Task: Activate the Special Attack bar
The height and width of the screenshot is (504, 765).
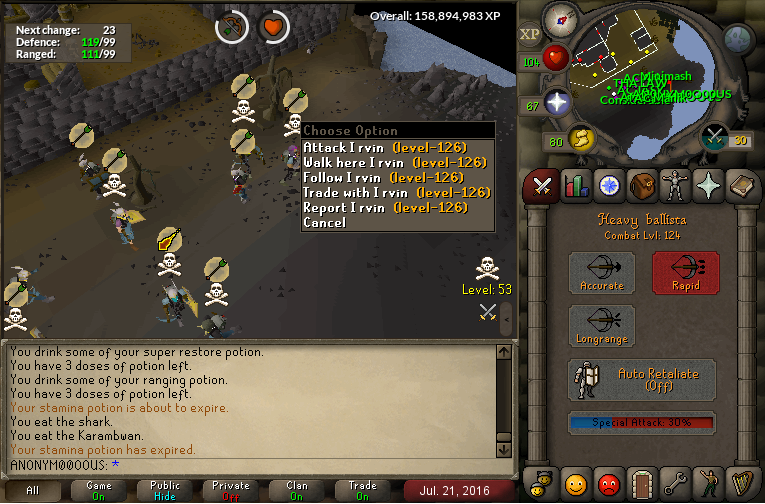Action: click(642, 423)
